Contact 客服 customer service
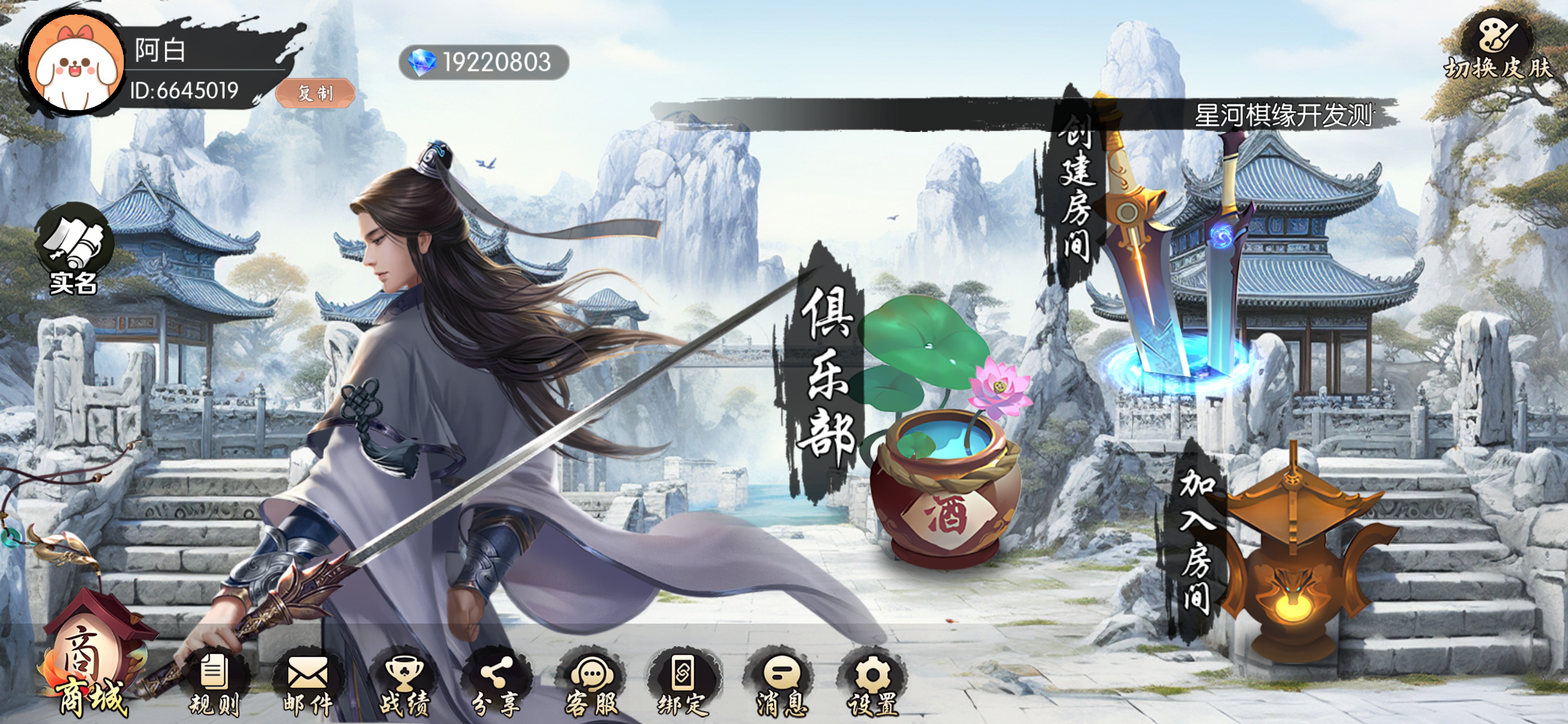1568x724 pixels. point(592,683)
